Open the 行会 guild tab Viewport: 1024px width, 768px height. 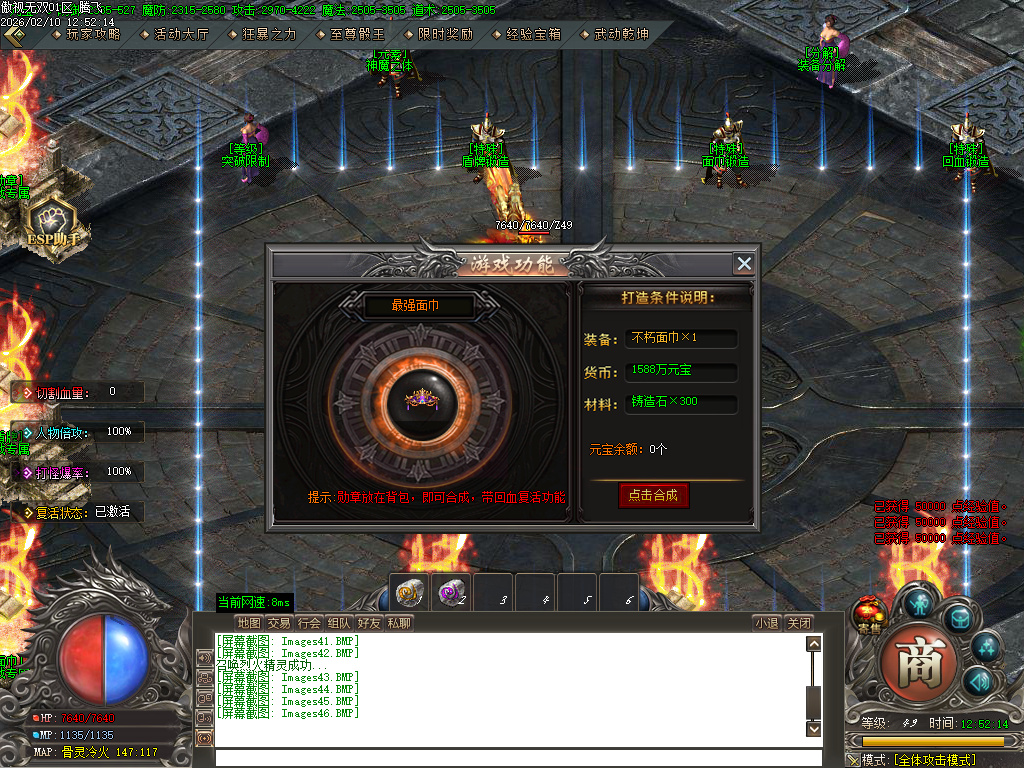(309, 623)
